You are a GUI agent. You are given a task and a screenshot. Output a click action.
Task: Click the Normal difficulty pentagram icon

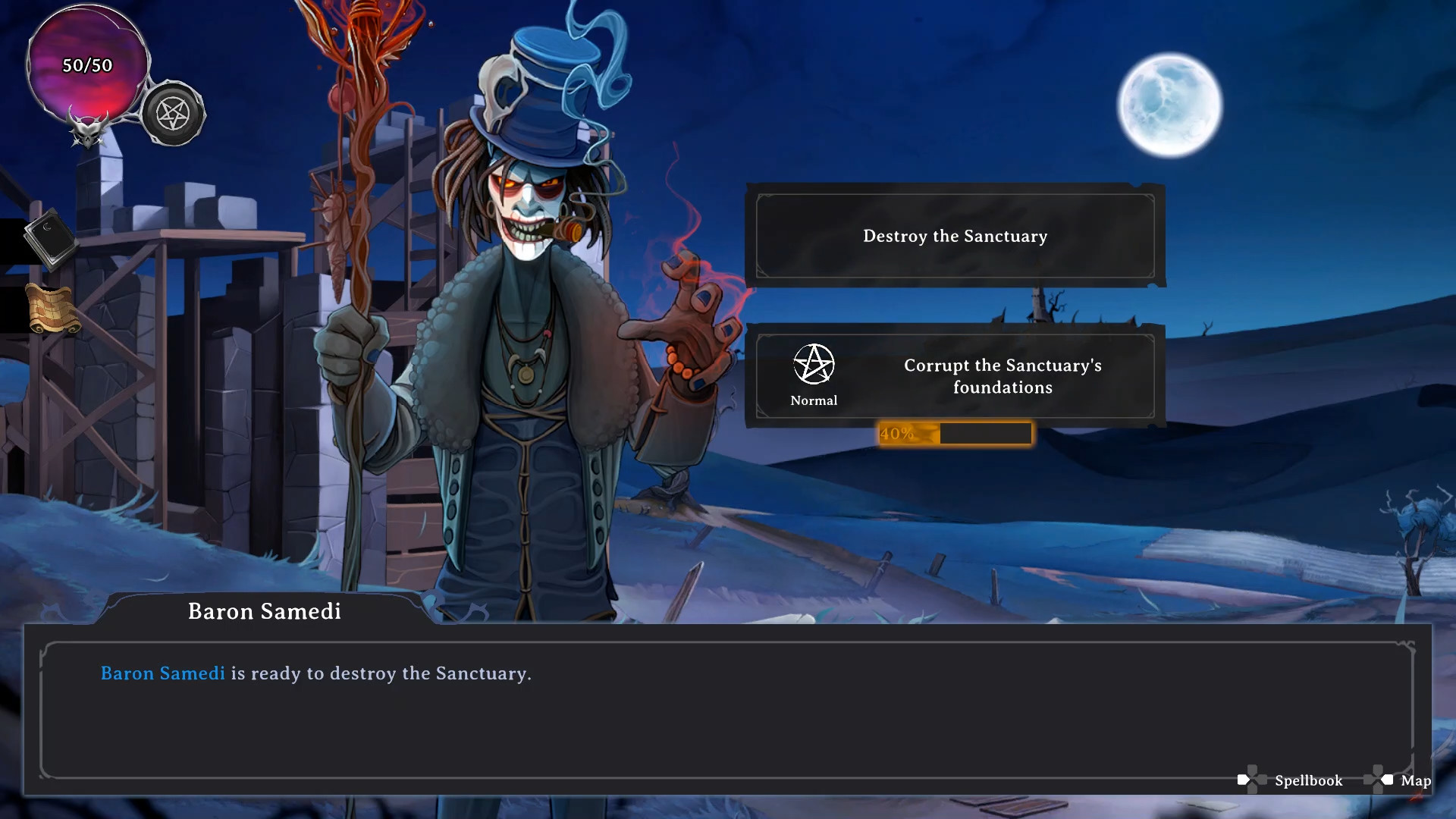coord(814,364)
